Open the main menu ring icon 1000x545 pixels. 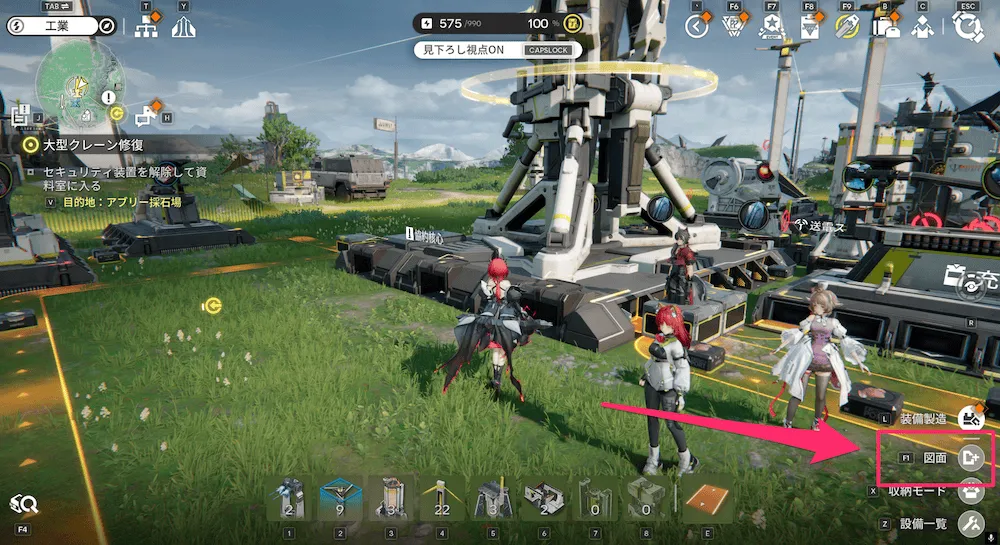click(x=967, y=27)
